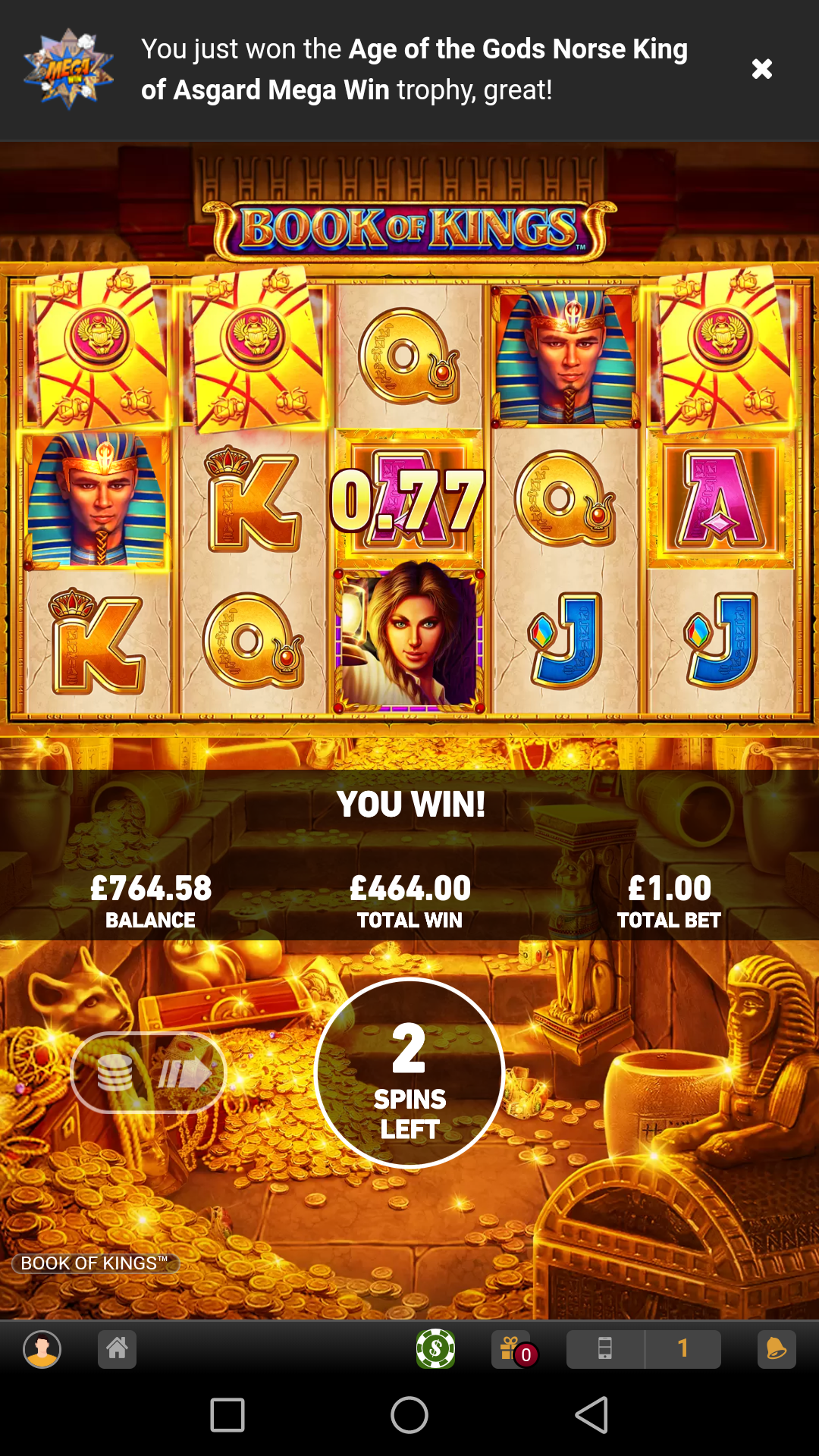Tap the Android home circle button

409,1415
